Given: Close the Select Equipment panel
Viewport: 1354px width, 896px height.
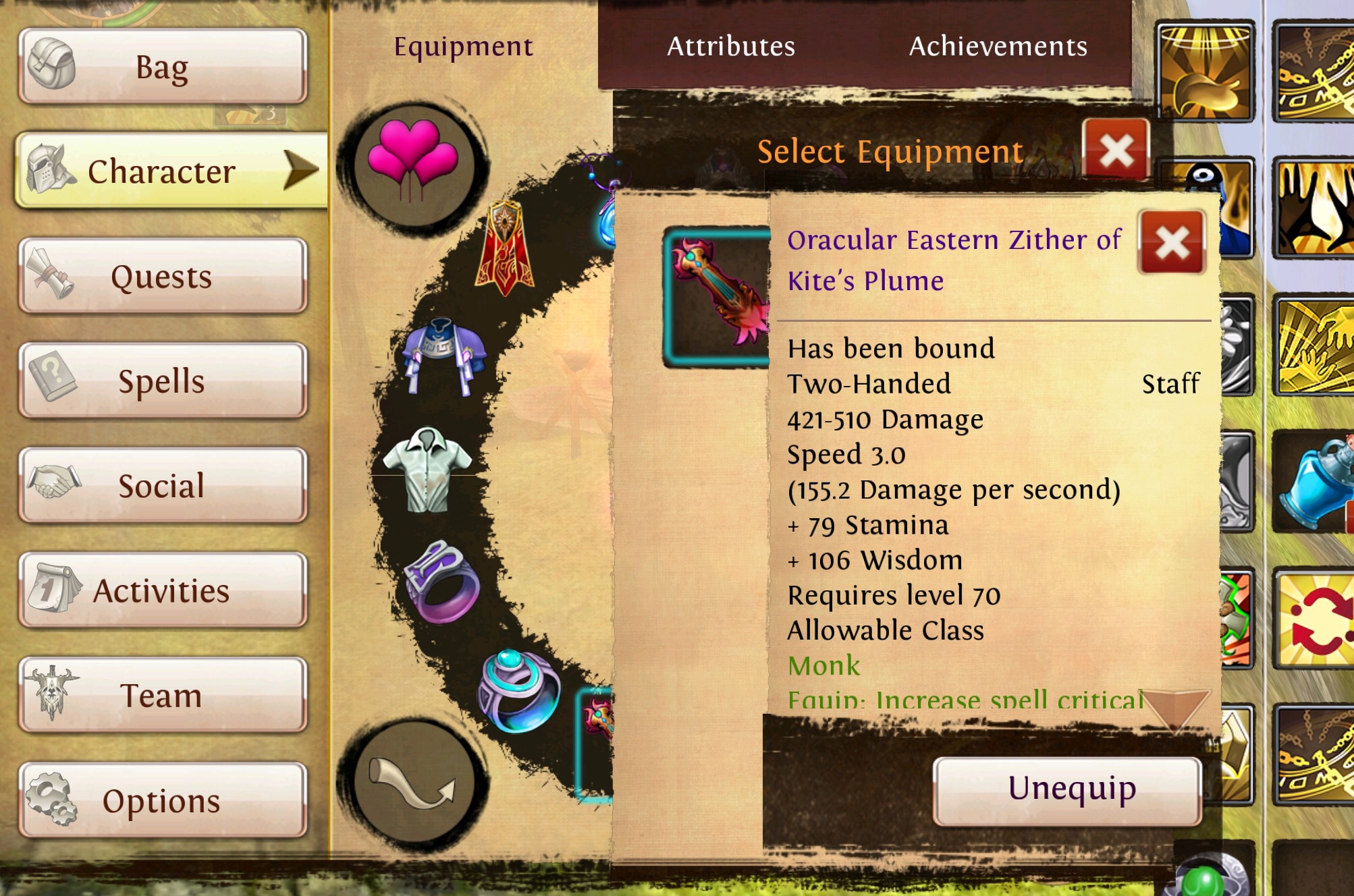Looking at the screenshot, I should [x=1116, y=150].
